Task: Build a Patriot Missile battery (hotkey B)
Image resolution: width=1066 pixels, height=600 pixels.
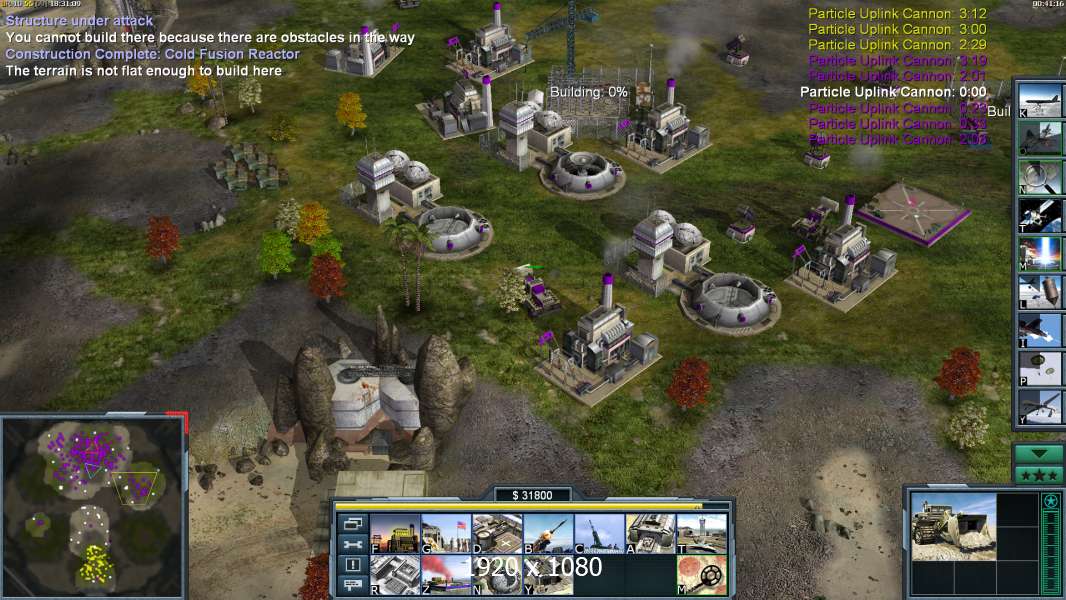Action: (x=548, y=533)
